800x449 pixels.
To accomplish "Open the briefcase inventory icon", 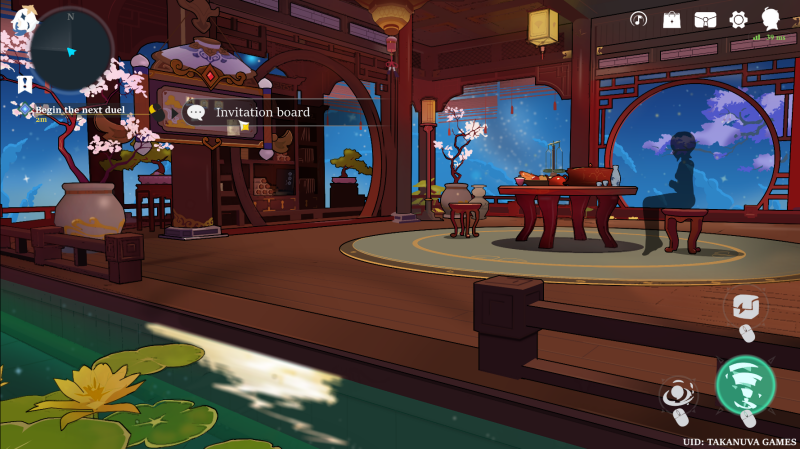I will [x=706, y=19].
